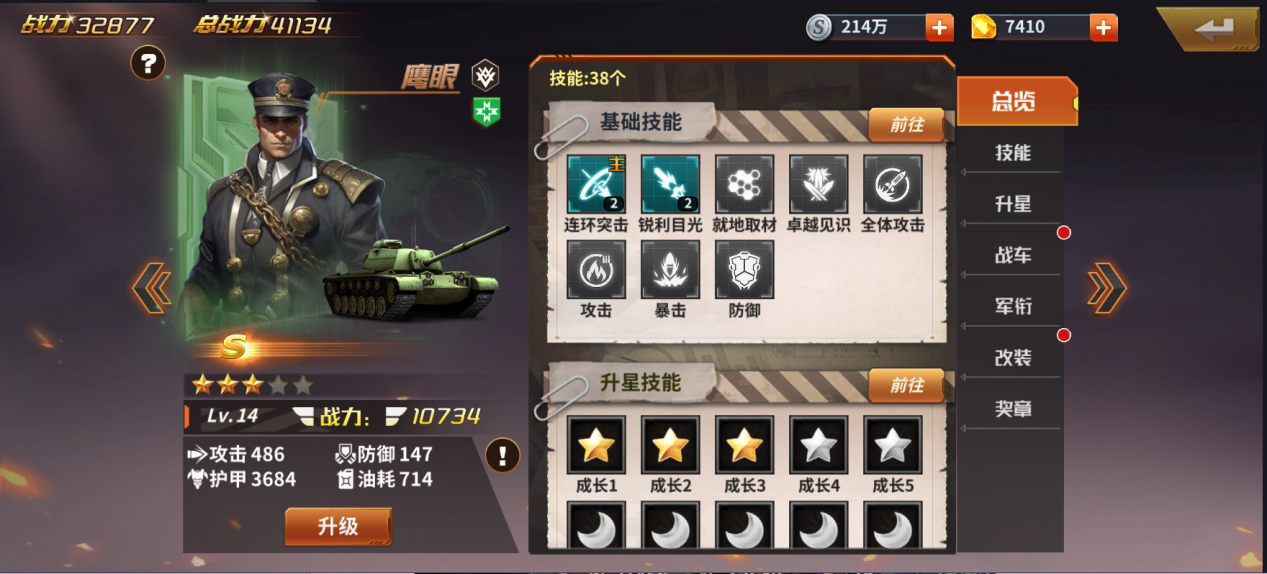This screenshot has width=1267, height=574.
Task: Open the 技能 tab
Action: click(x=1012, y=153)
